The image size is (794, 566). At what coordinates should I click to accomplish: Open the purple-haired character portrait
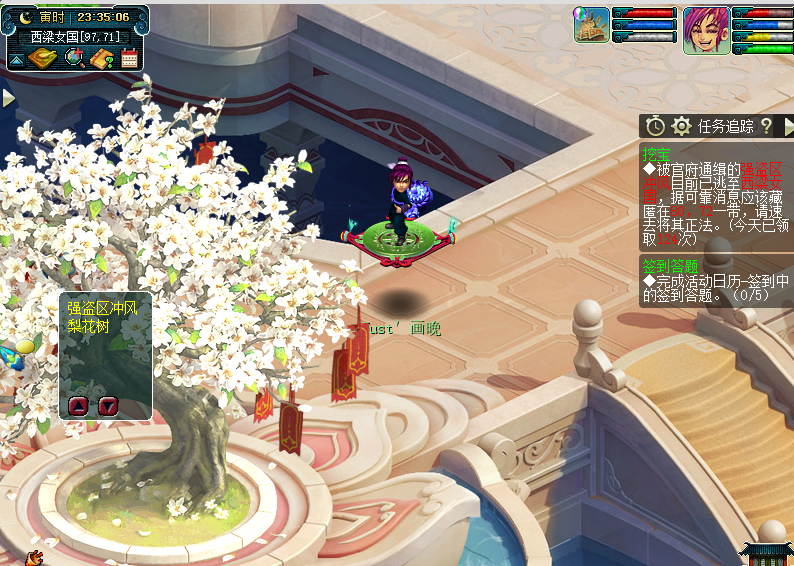(706, 30)
